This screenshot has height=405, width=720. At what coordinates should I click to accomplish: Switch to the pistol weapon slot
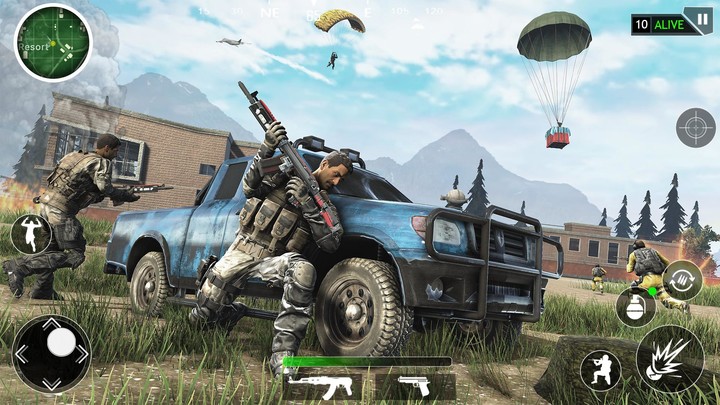tap(414, 386)
